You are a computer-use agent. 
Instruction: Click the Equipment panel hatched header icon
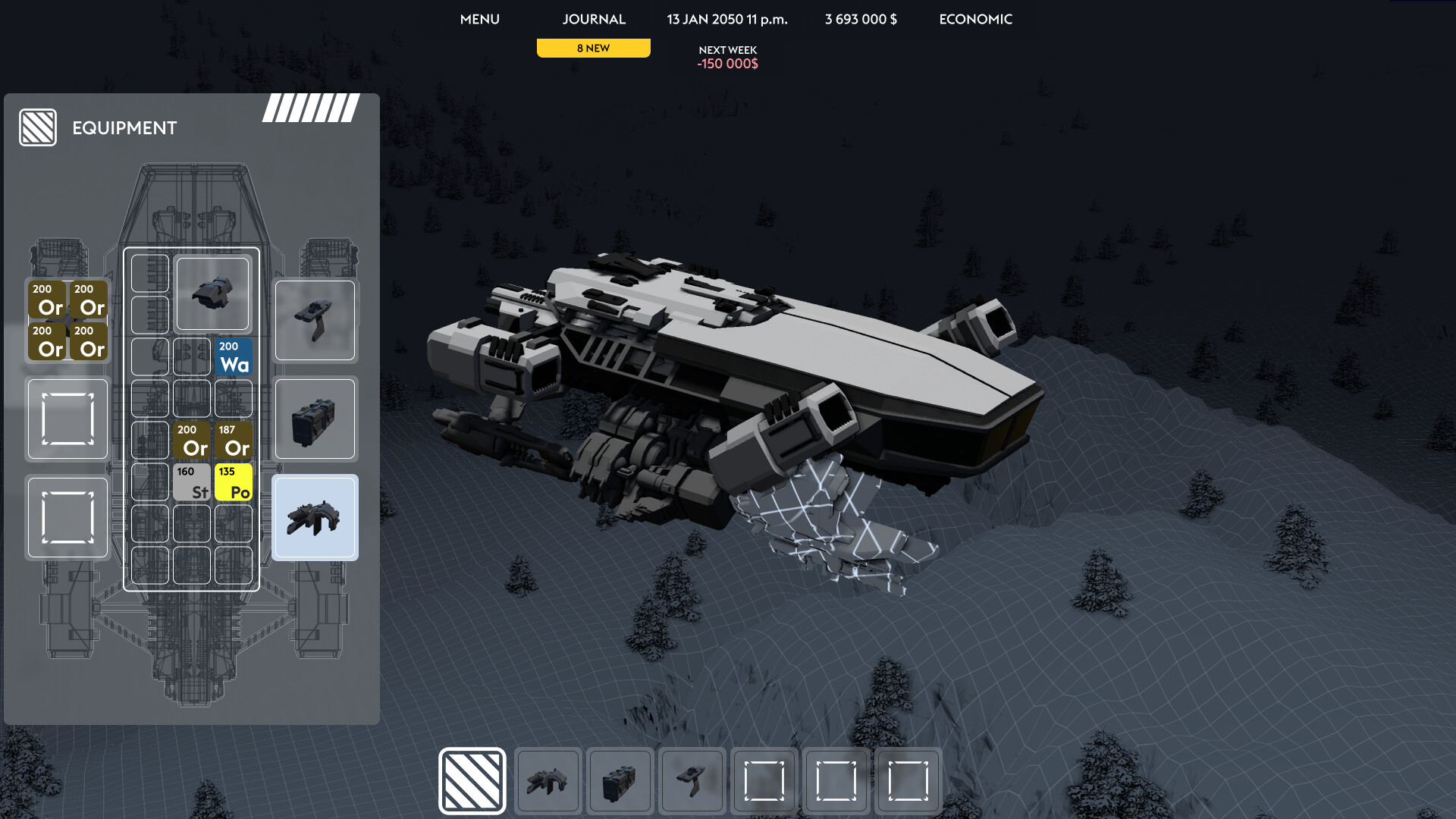pyautogui.click(x=38, y=127)
